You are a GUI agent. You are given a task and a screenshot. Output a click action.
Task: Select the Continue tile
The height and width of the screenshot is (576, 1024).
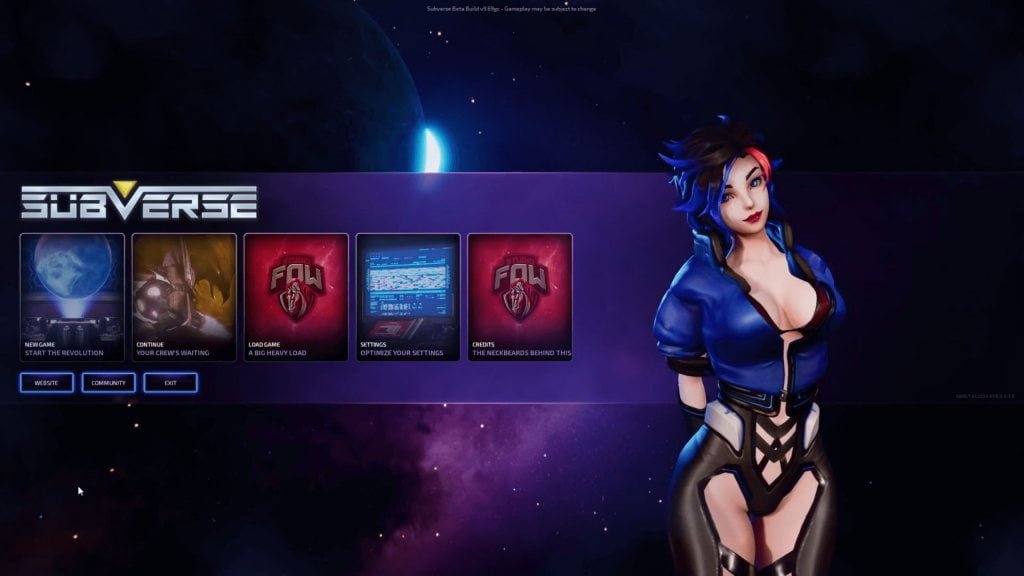(x=184, y=296)
